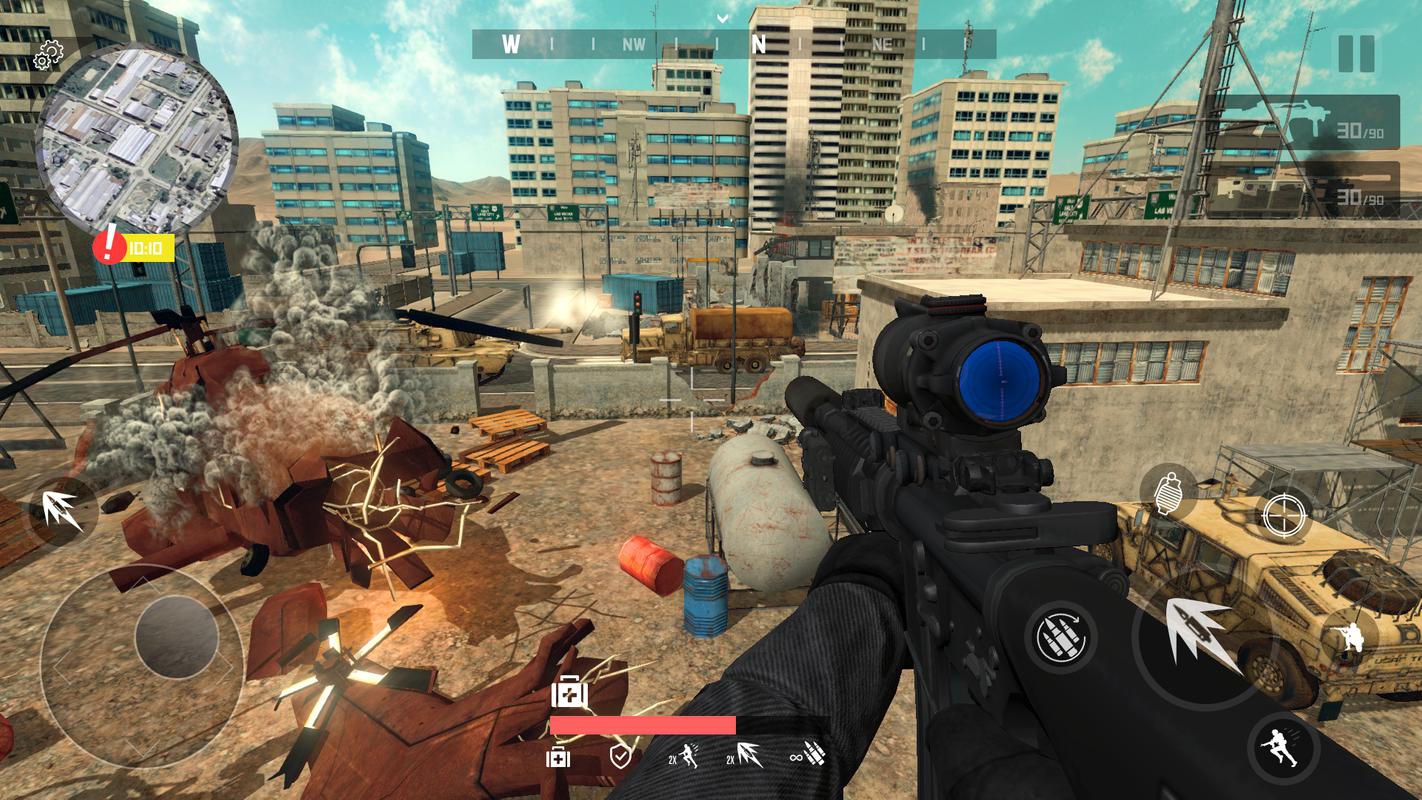Select the submachine gun weapon slot
This screenshot has width=1422, height=800.
[x=1308, y=122]
